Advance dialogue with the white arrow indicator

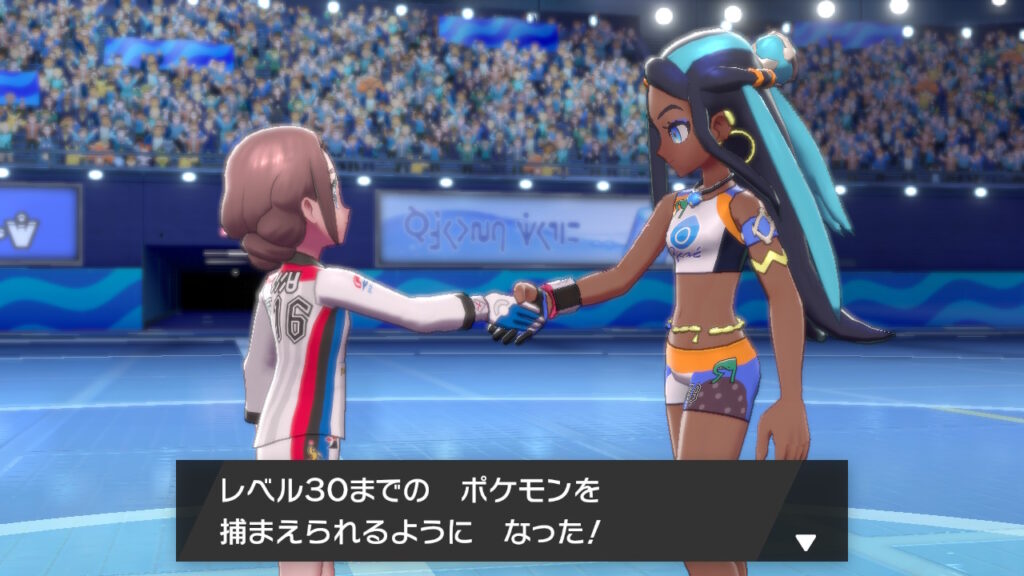tap(805, 542)
